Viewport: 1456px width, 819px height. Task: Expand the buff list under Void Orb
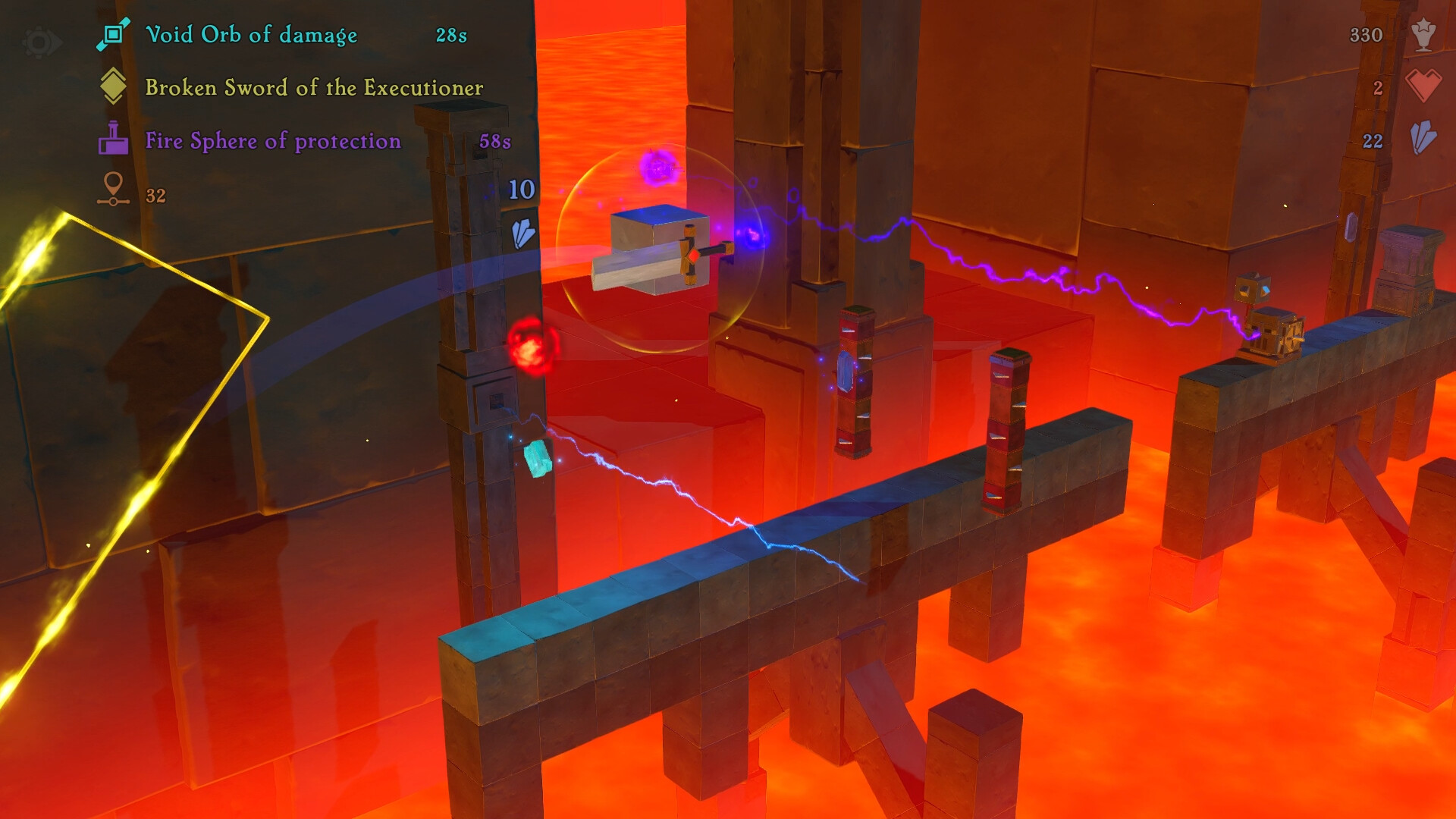(x=250, y=34)
